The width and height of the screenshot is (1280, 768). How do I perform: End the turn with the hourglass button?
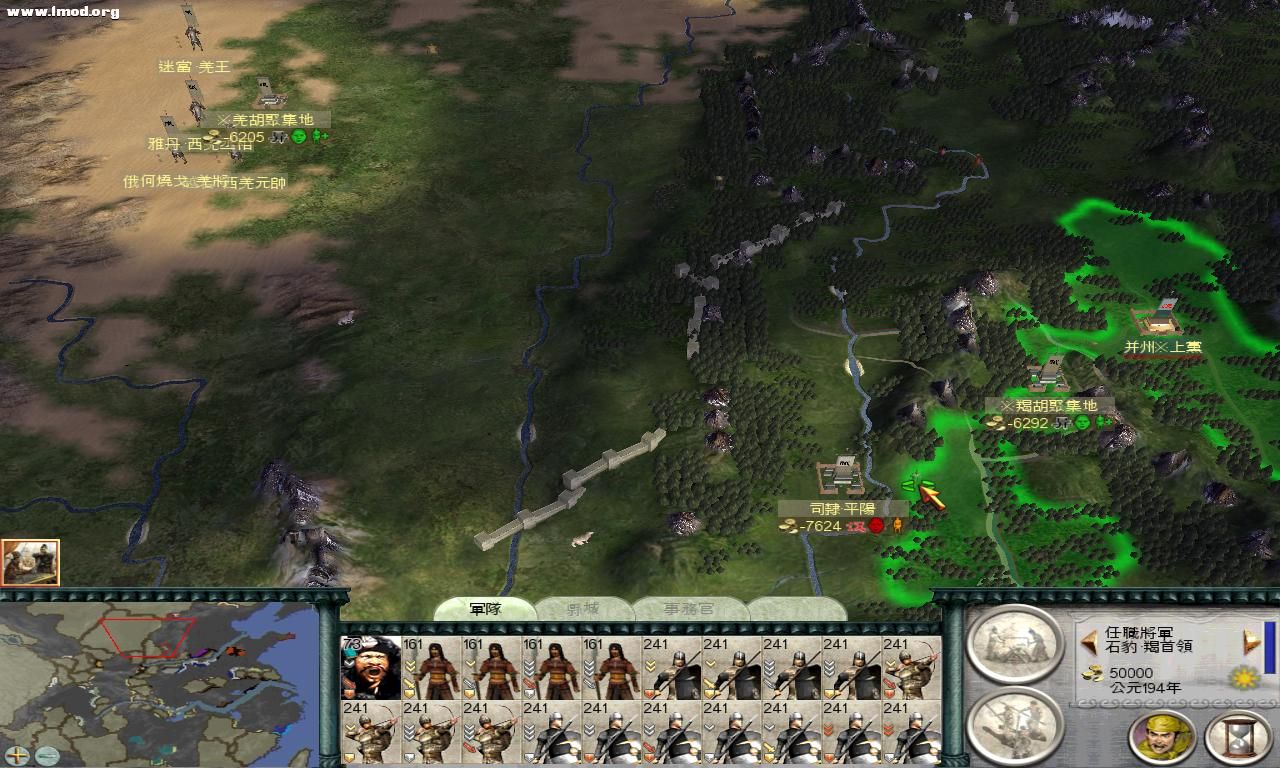[x=1237, y=737]
